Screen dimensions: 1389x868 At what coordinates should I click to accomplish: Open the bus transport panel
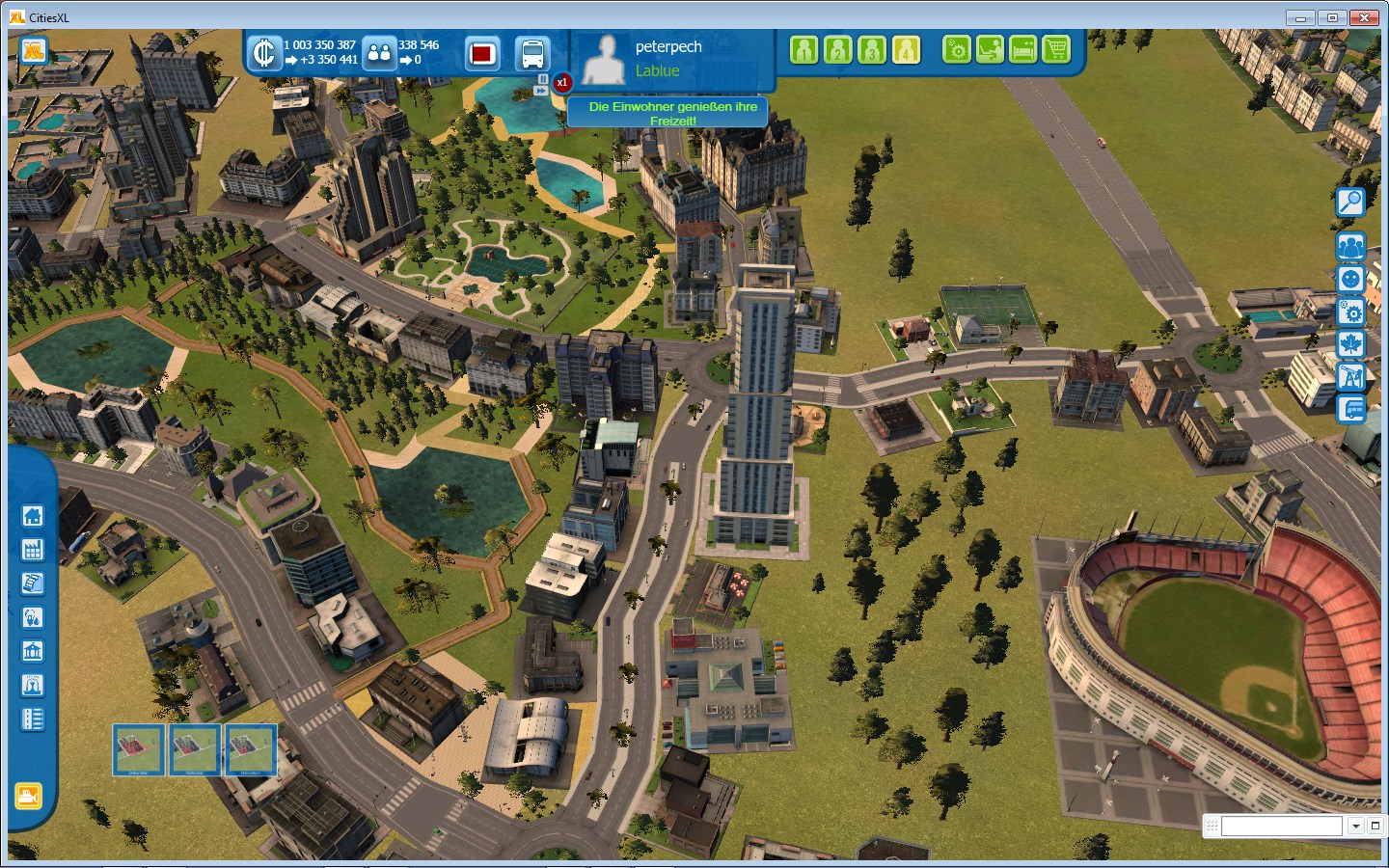pyautogui.click(x=532, y=53)
